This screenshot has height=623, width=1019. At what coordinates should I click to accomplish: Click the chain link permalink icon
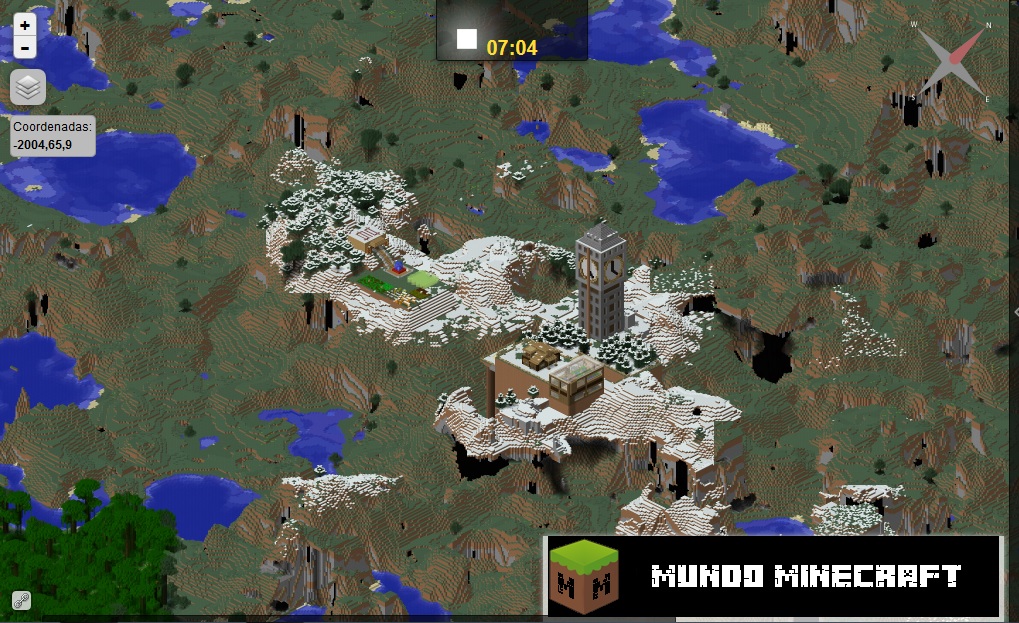tap(21, 600)
